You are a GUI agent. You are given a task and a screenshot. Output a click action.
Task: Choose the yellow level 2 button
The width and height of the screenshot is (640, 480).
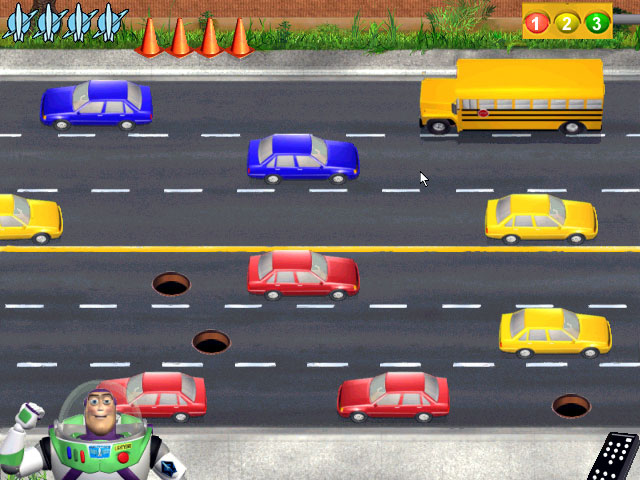pos(567,22)
